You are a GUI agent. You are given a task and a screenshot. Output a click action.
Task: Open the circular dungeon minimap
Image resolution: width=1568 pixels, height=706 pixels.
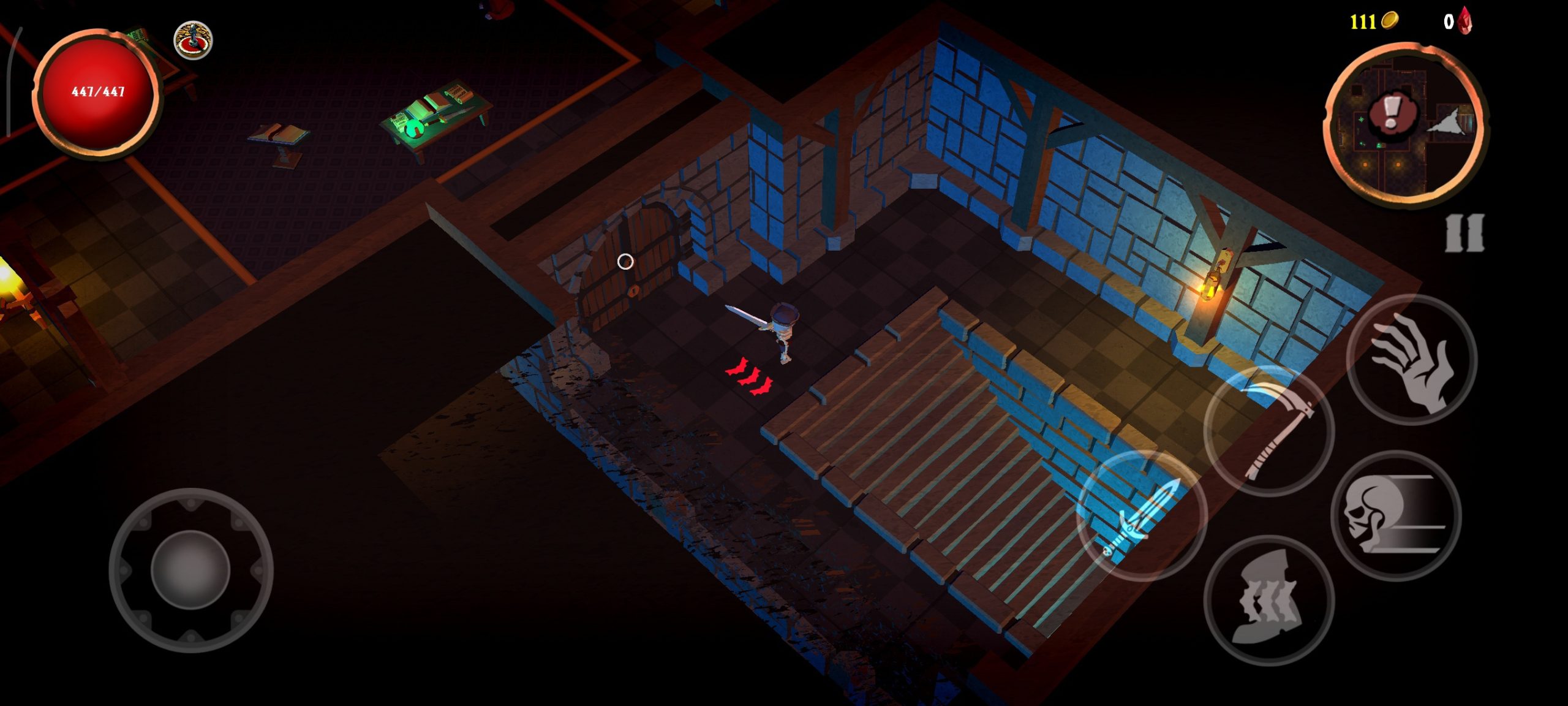[x=1406, y=123]
